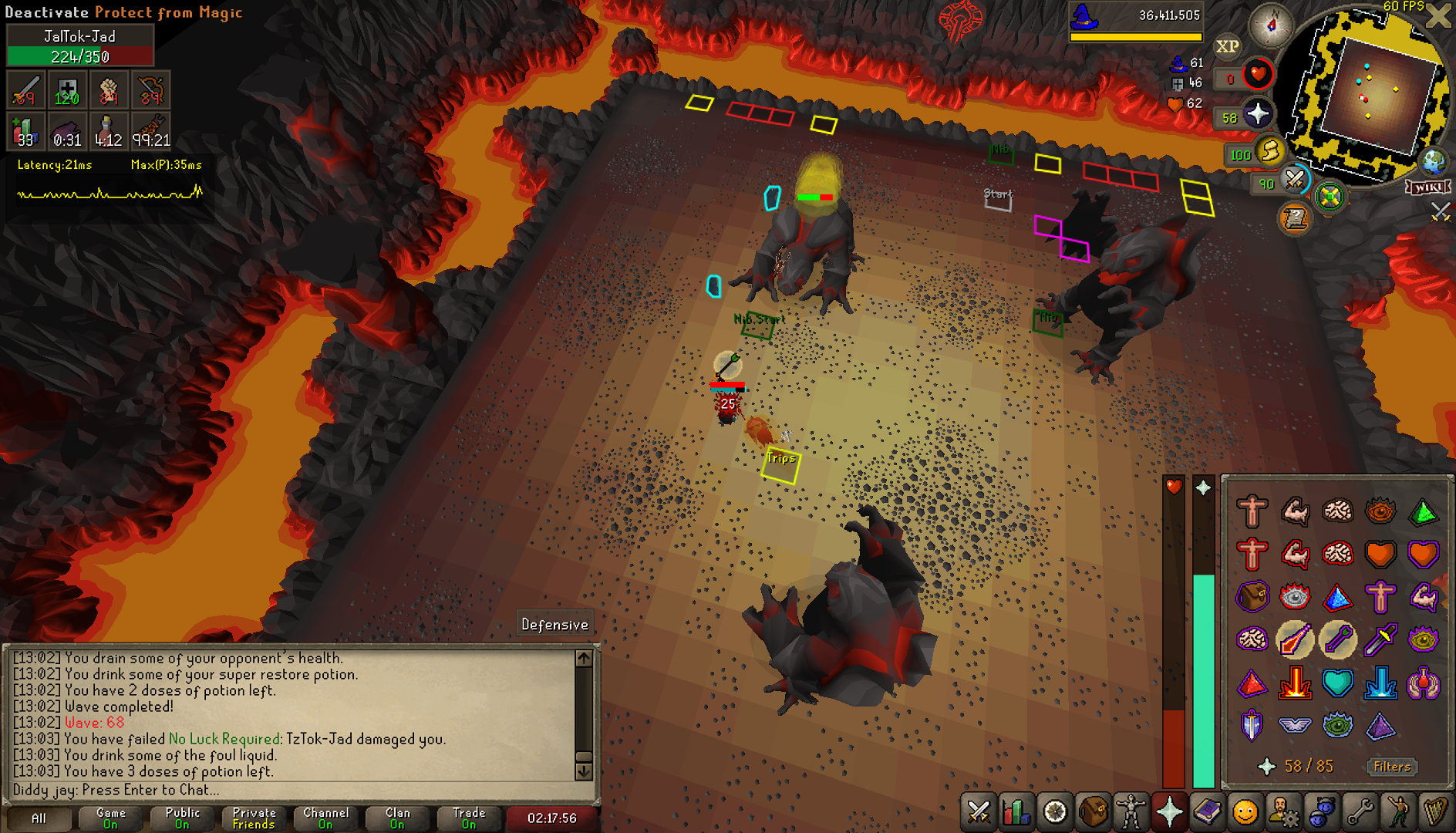The image size is (1456, 833).
Task: Open the world map globe
Action: click(1434, 161)
